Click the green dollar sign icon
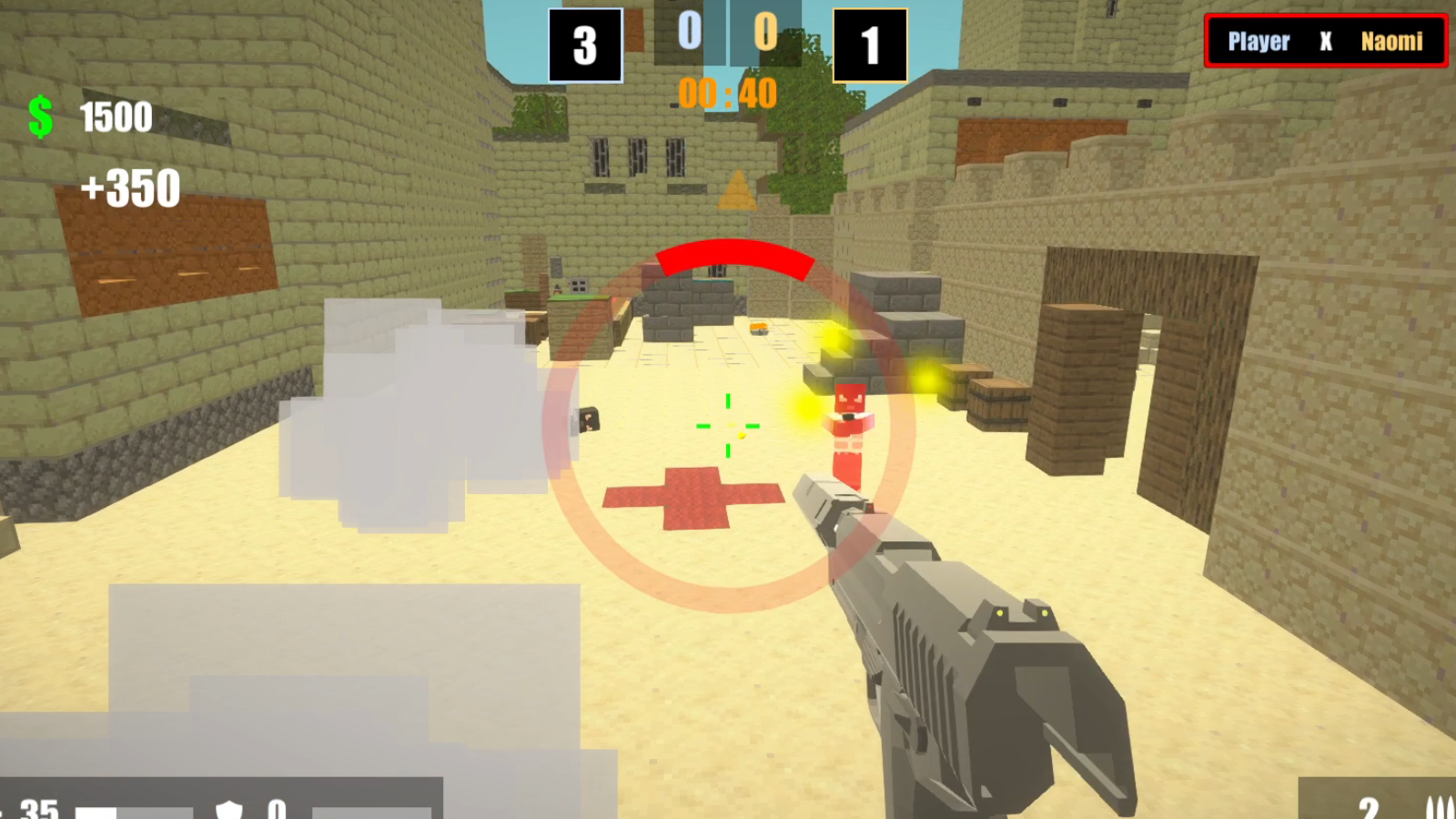 [x=40, y=116]
